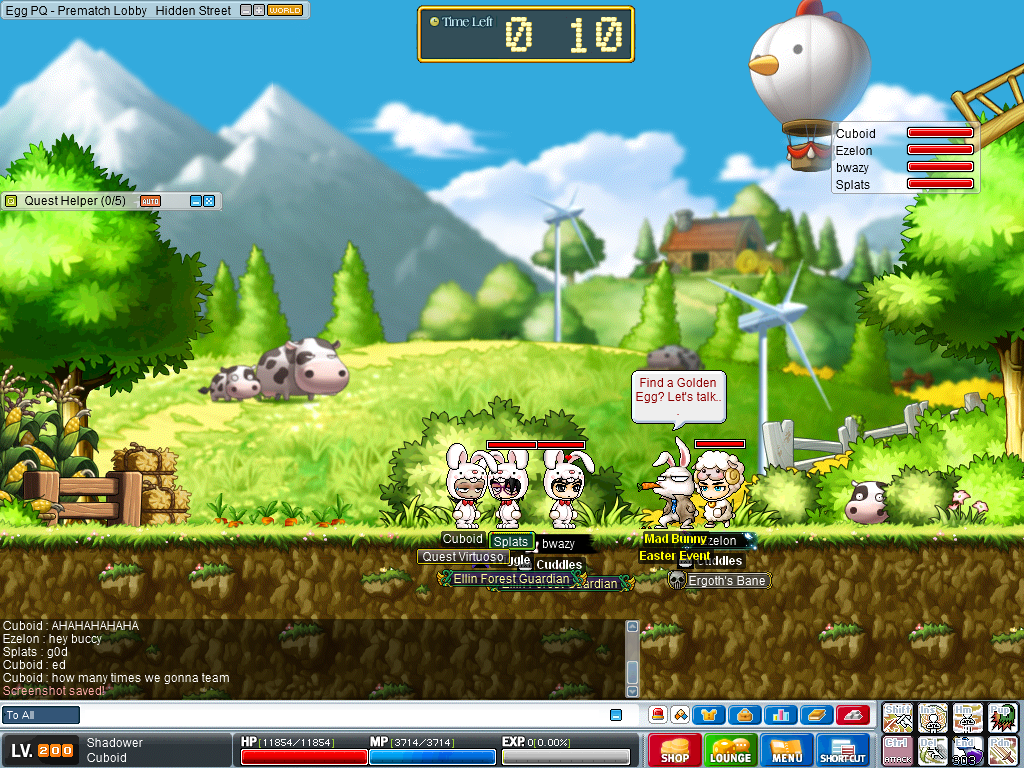
Task: Open the equipment shirt icon
Action: coord(708,715)
